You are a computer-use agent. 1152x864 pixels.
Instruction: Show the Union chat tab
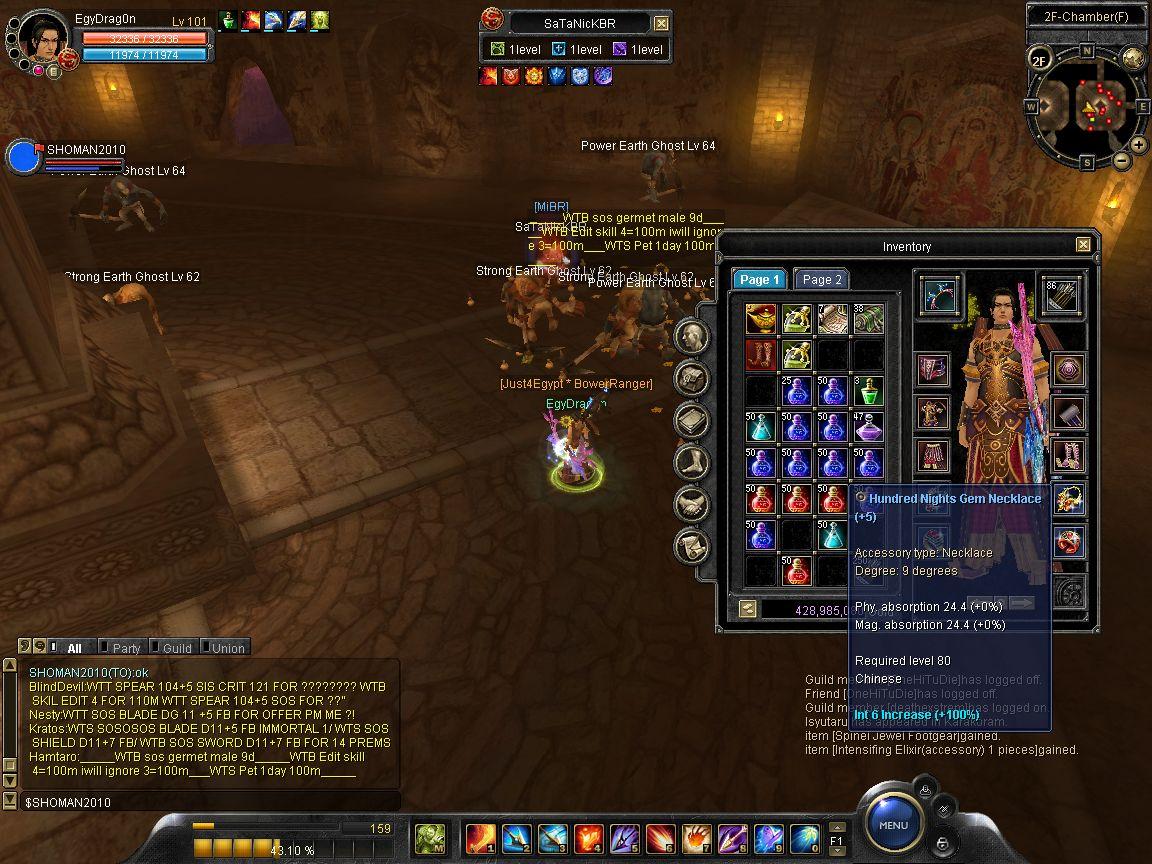(227, 648)
